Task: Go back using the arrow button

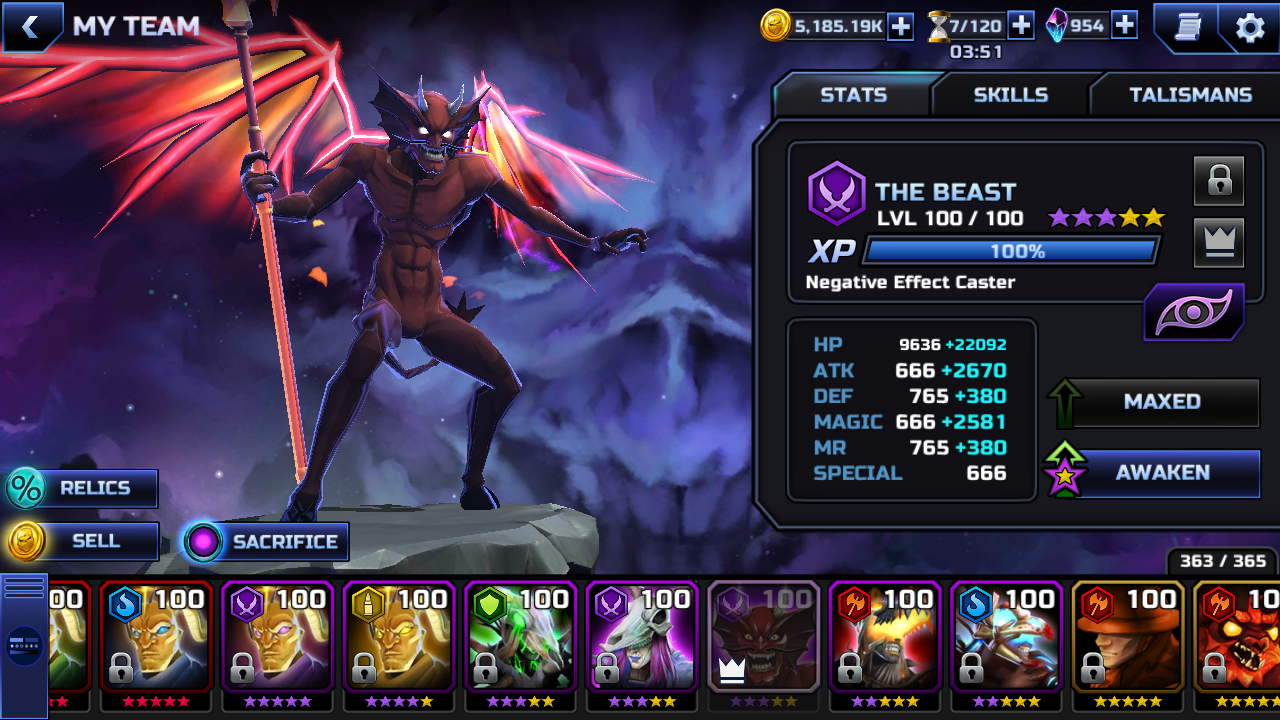Action: pyautogui.click(x=30, y=27)
